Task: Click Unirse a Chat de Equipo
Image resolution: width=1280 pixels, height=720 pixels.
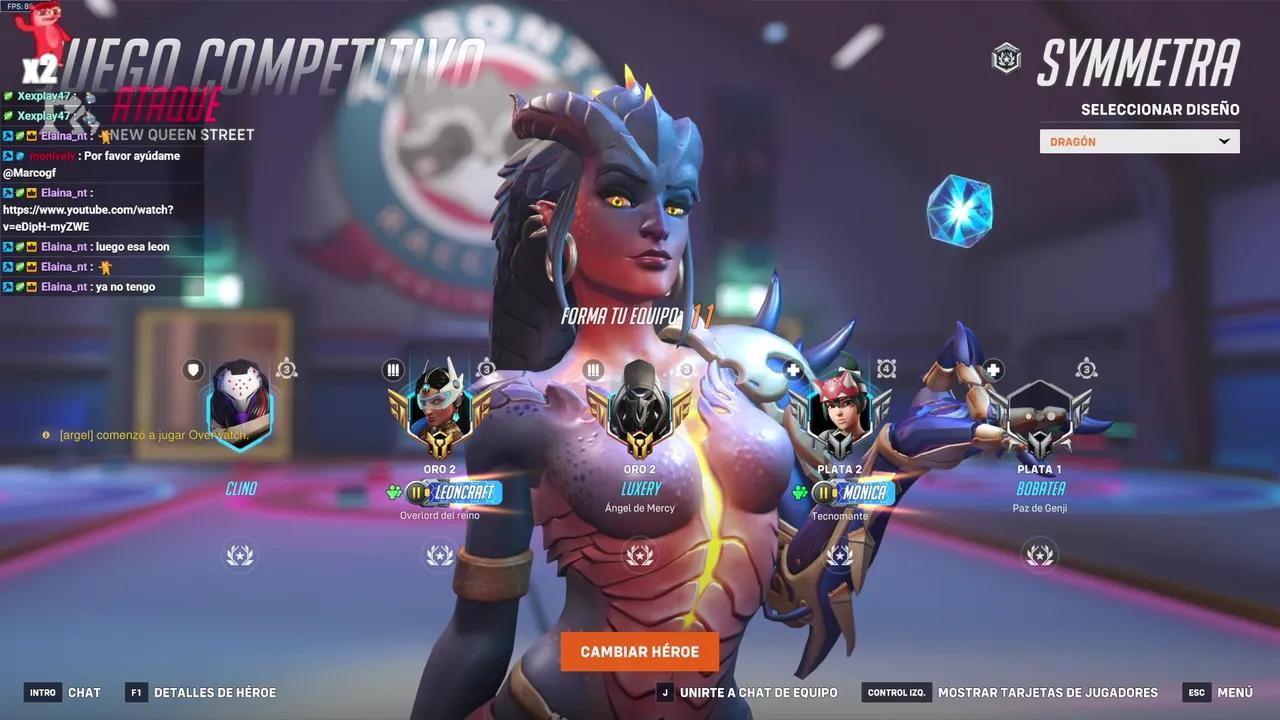Action: [757, 692]
